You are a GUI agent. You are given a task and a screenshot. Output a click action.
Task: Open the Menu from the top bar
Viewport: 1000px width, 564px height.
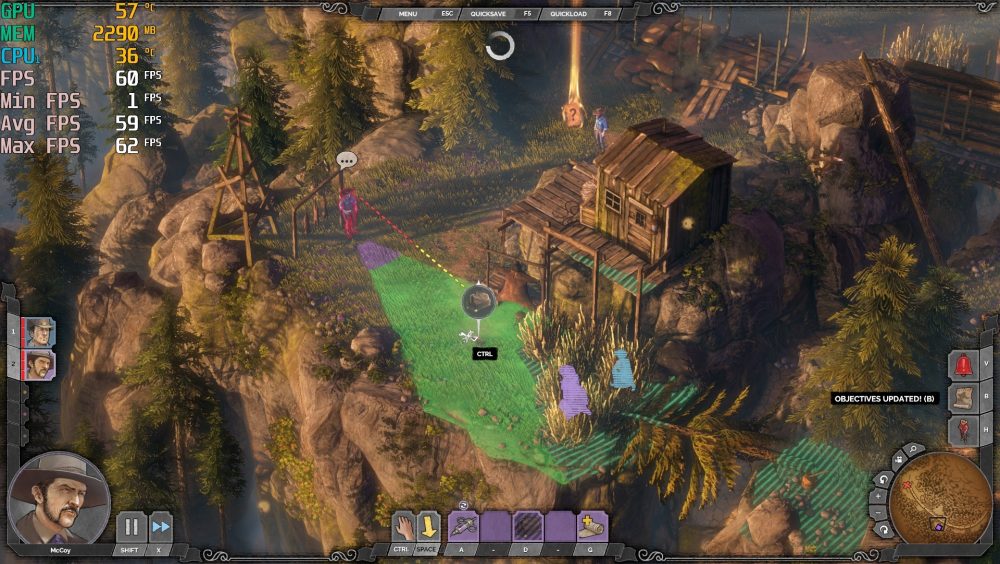[x=408, y=15]
